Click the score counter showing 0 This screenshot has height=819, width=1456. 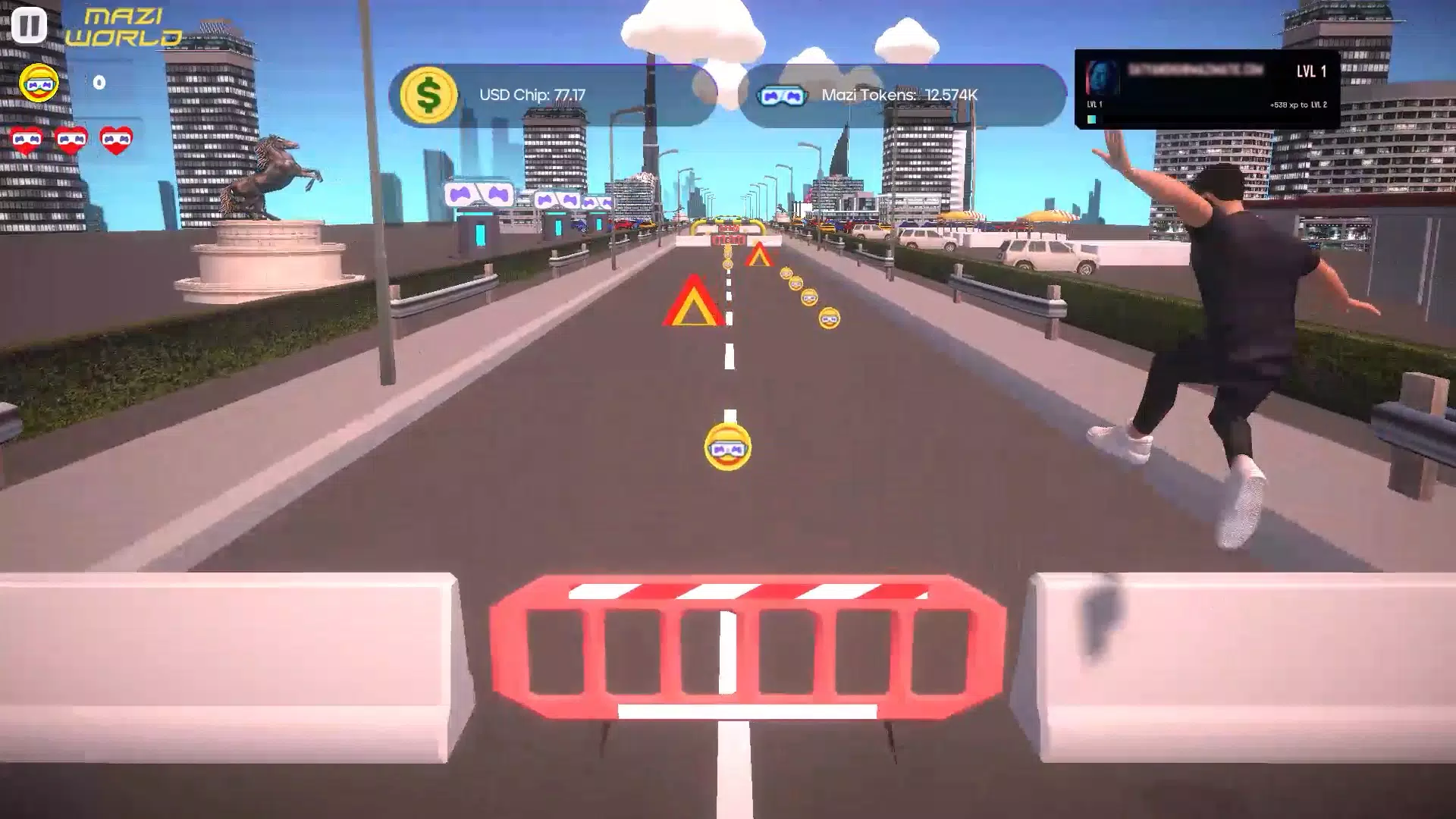point(97,83)
